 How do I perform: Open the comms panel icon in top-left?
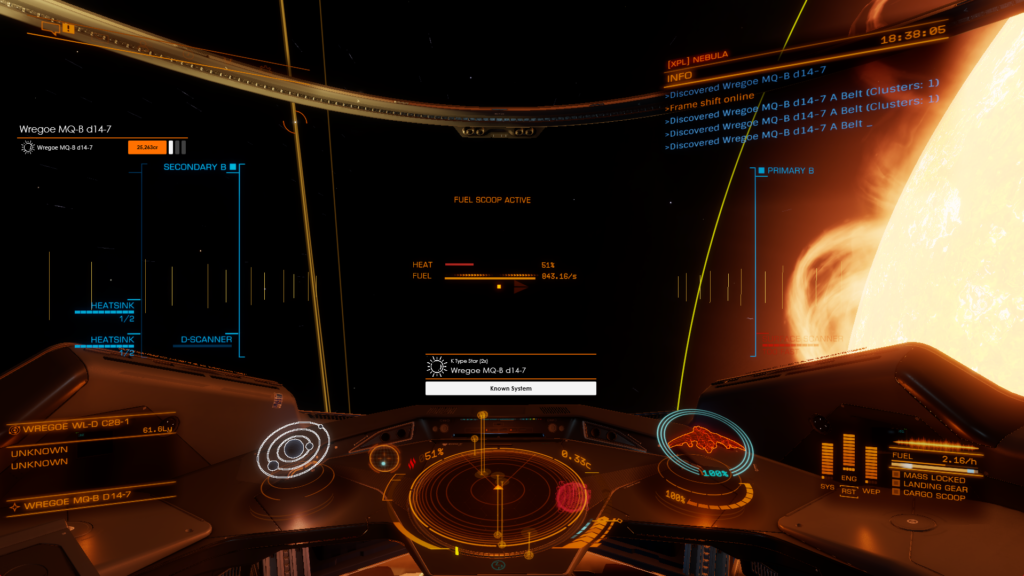click(x=68, y=28)
